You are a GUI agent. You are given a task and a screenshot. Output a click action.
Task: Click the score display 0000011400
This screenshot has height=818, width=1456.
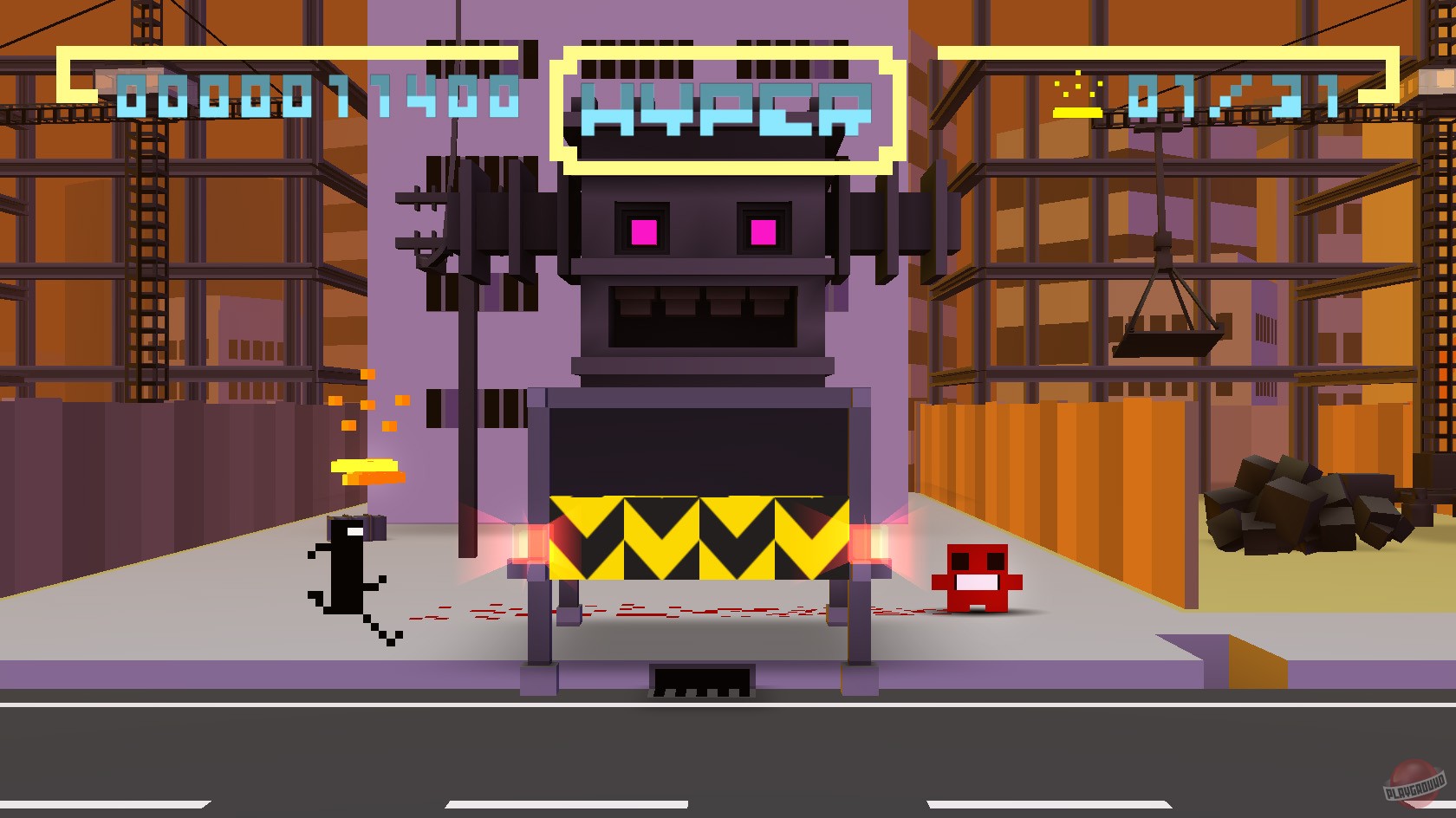[x=317, y=98]
